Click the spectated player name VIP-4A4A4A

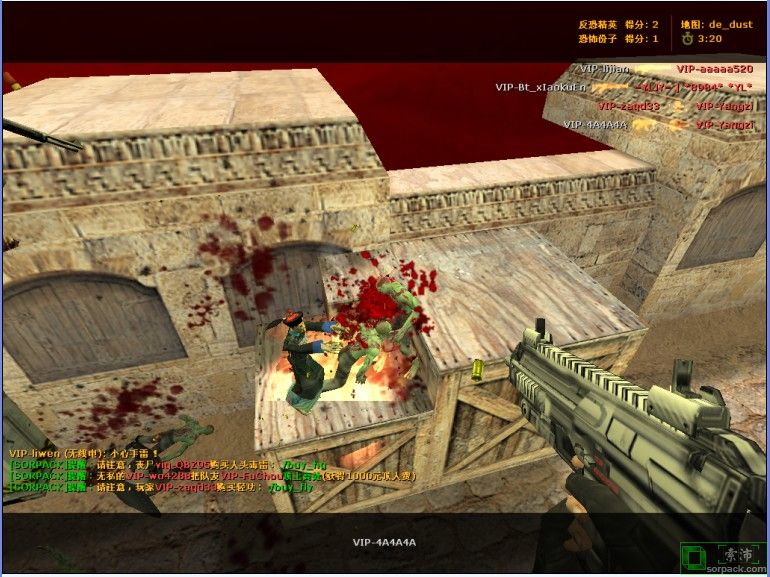coord(384,543)
